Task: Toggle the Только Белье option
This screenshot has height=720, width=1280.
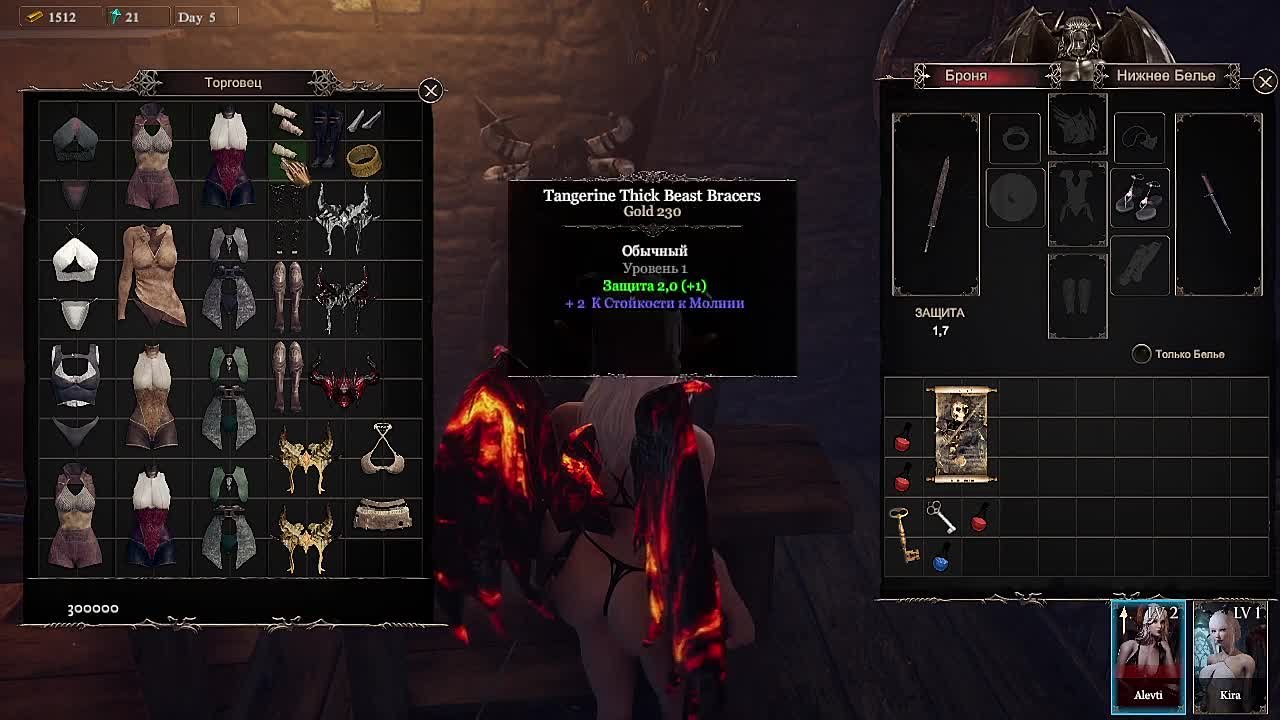Action: [x=1141, y=354]
